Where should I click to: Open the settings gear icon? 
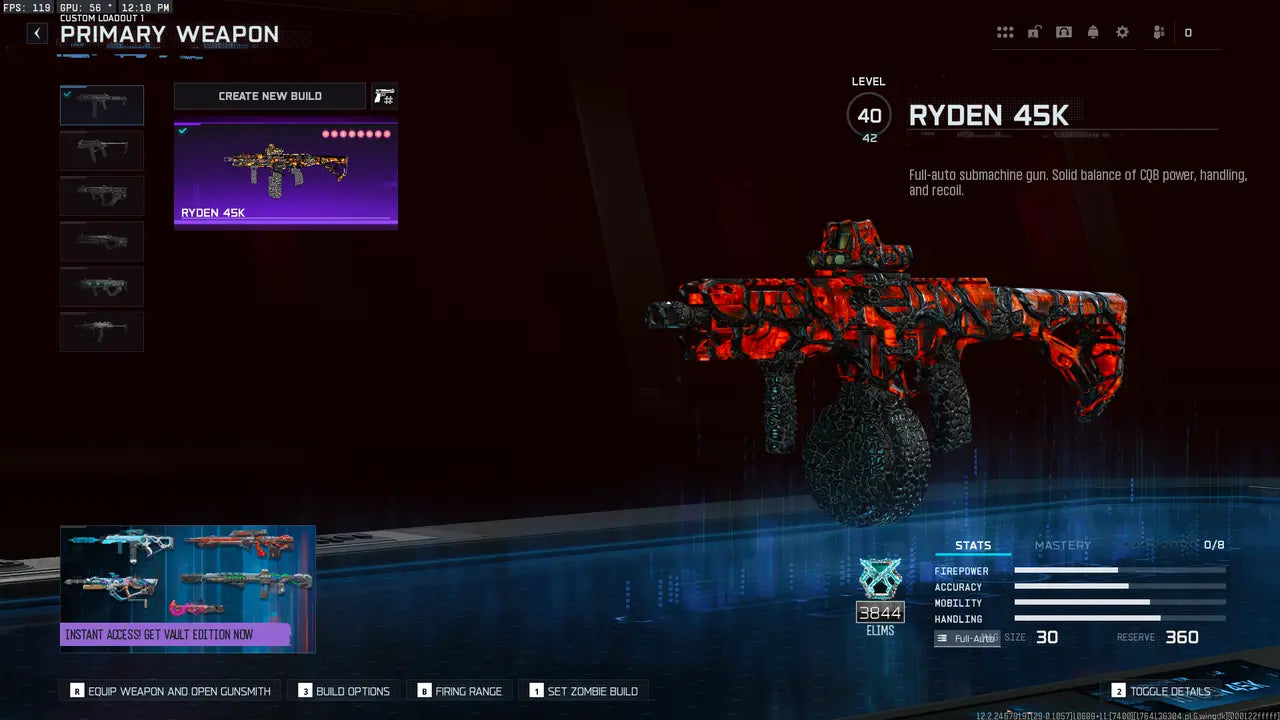point(1122,31)
